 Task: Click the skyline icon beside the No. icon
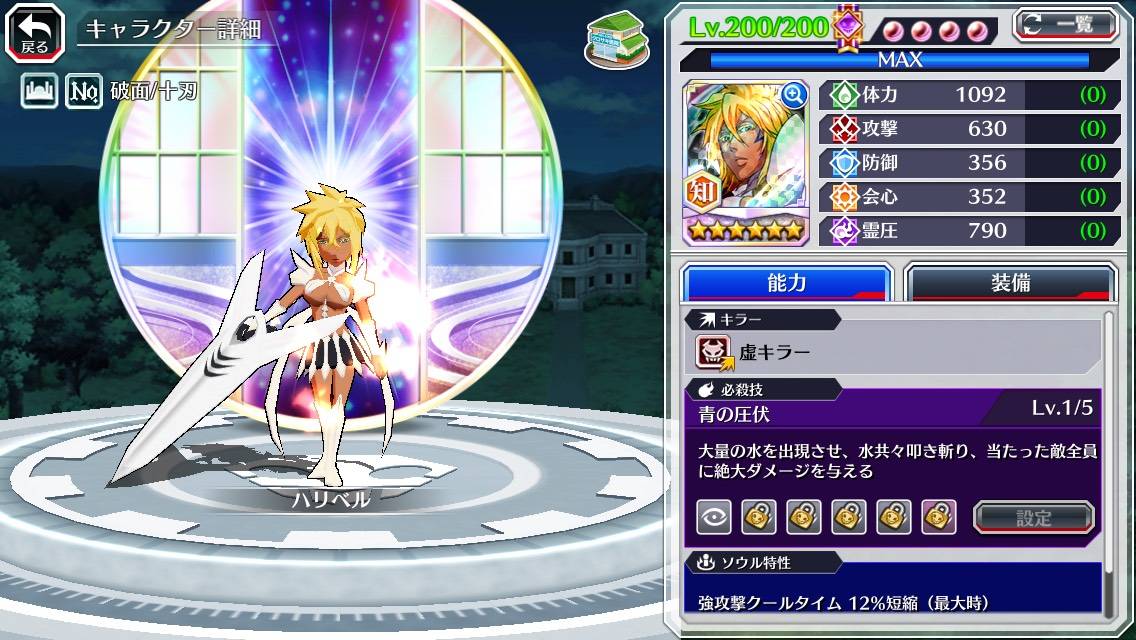[39, 92]
